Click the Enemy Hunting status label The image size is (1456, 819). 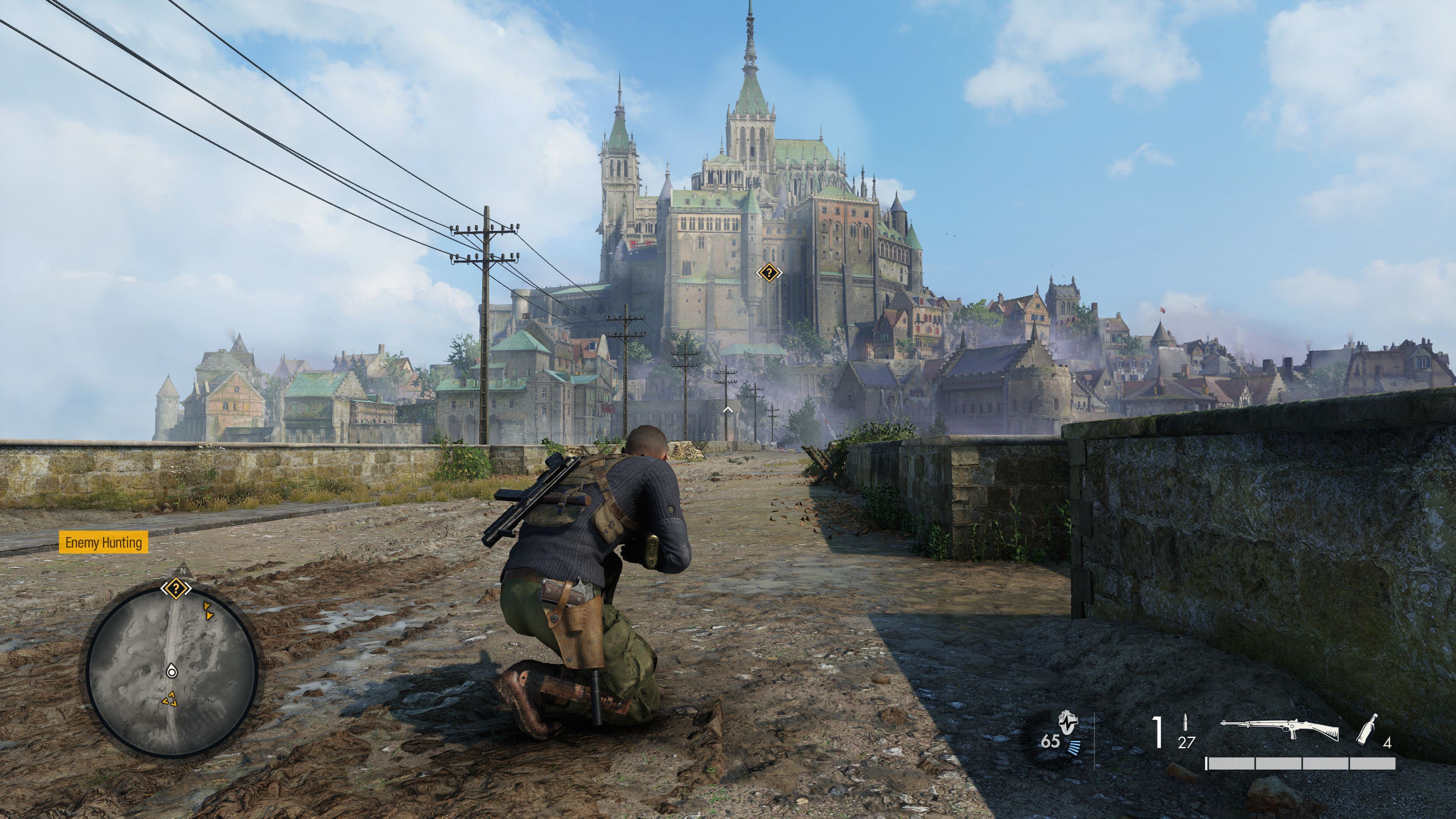click(x=104, y=543)
